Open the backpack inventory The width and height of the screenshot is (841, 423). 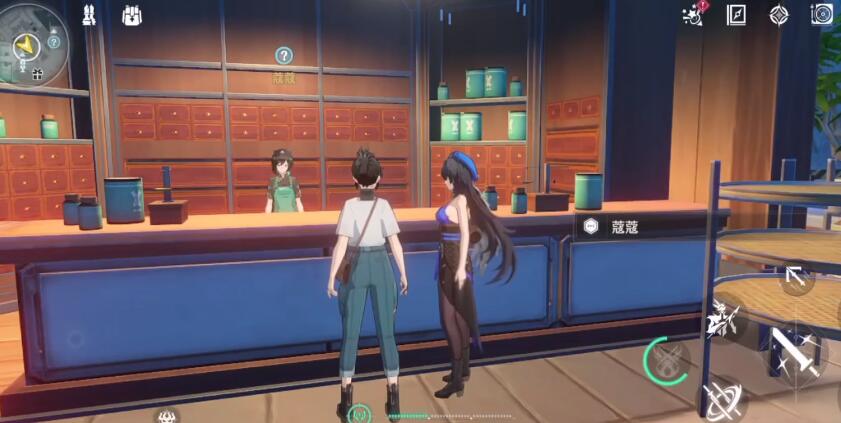coord(132,15)
